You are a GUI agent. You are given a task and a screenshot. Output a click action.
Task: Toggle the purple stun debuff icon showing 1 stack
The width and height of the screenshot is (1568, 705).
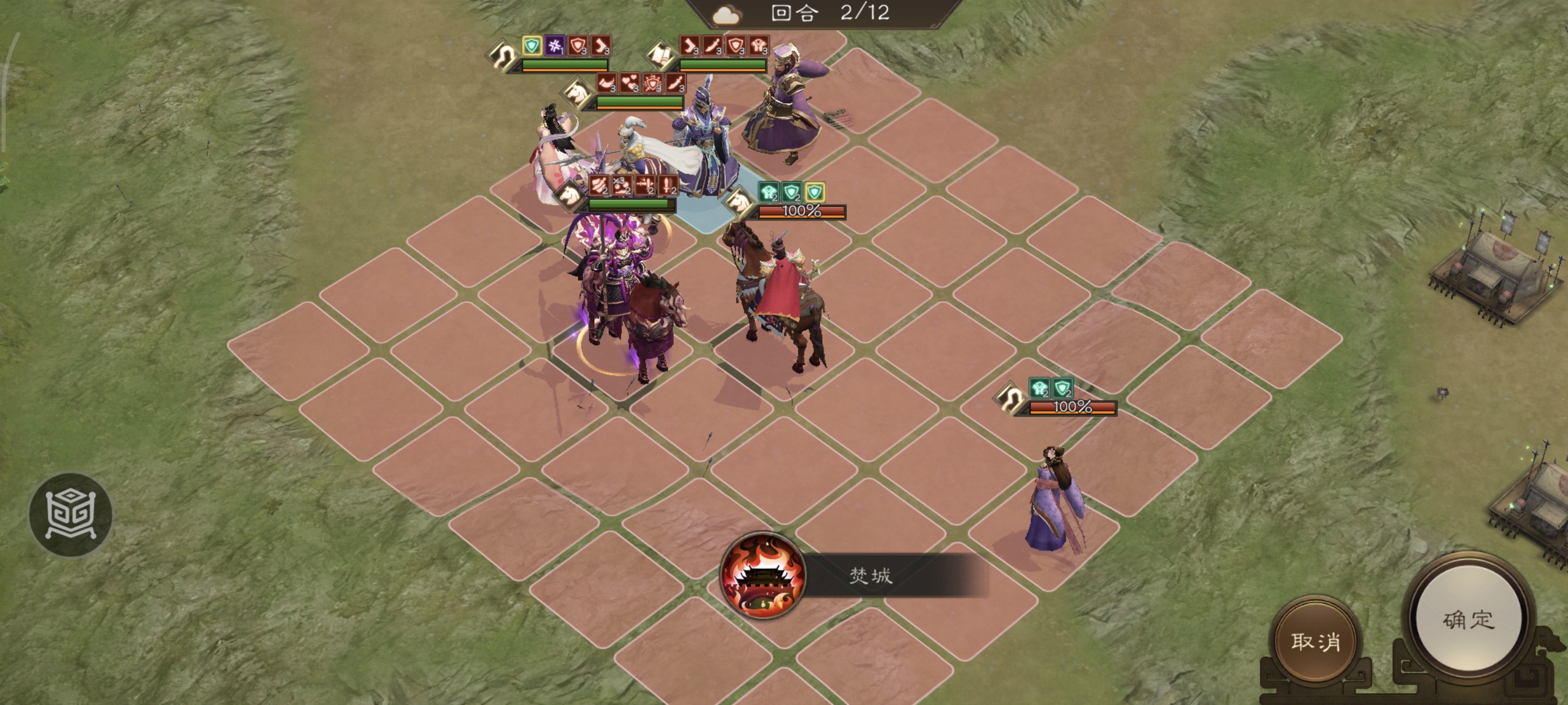(x=554, y=46)
